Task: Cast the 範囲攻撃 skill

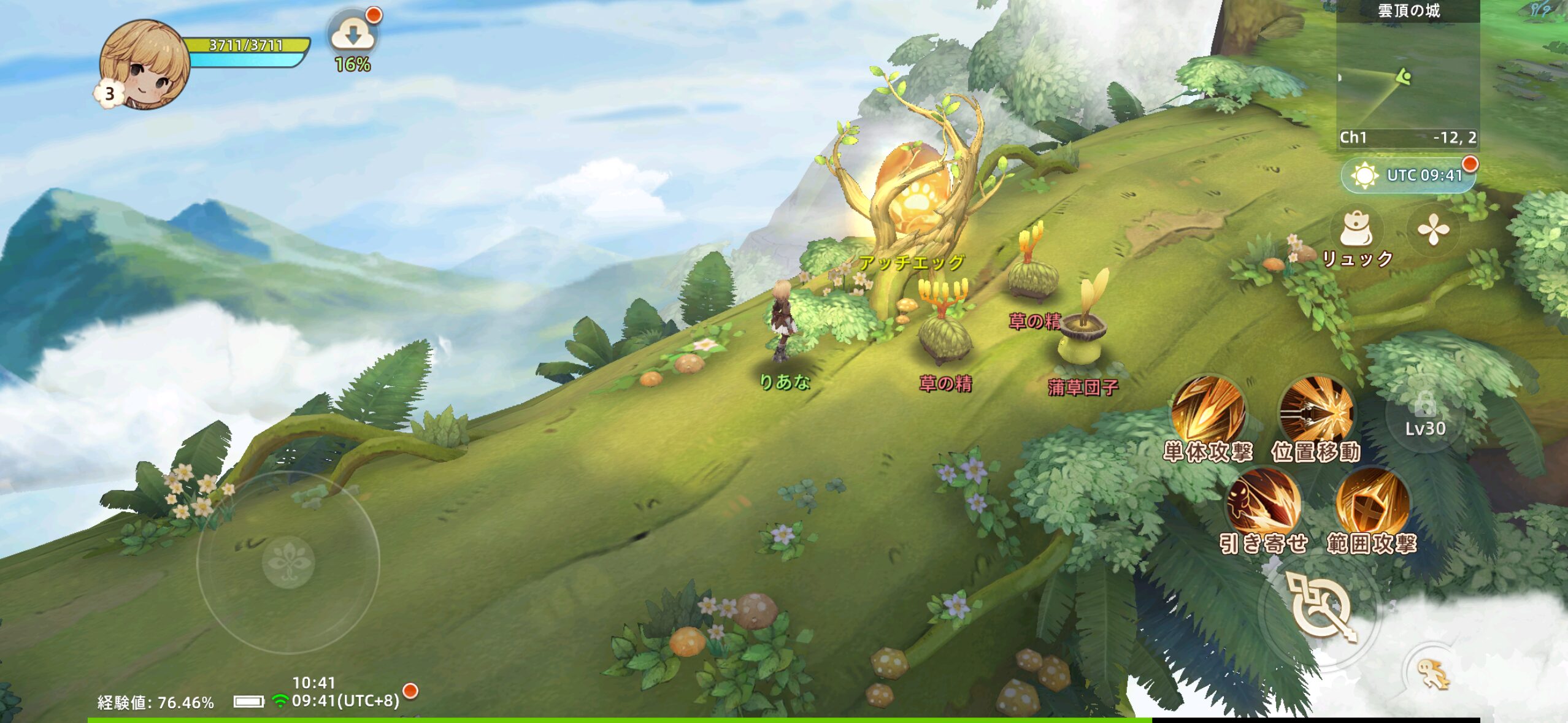Action: click(1372, 504)
